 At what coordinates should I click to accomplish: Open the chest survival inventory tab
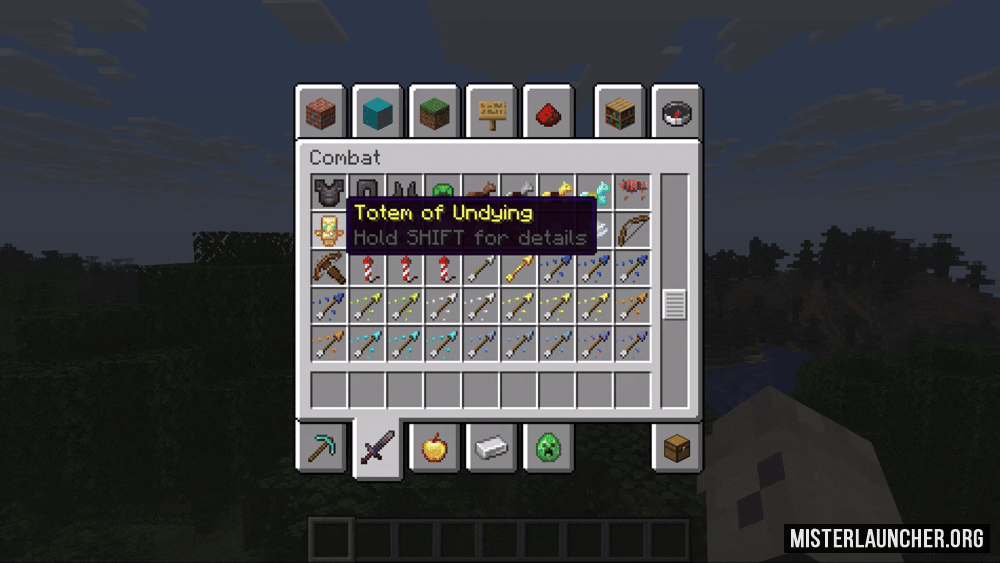677,447
